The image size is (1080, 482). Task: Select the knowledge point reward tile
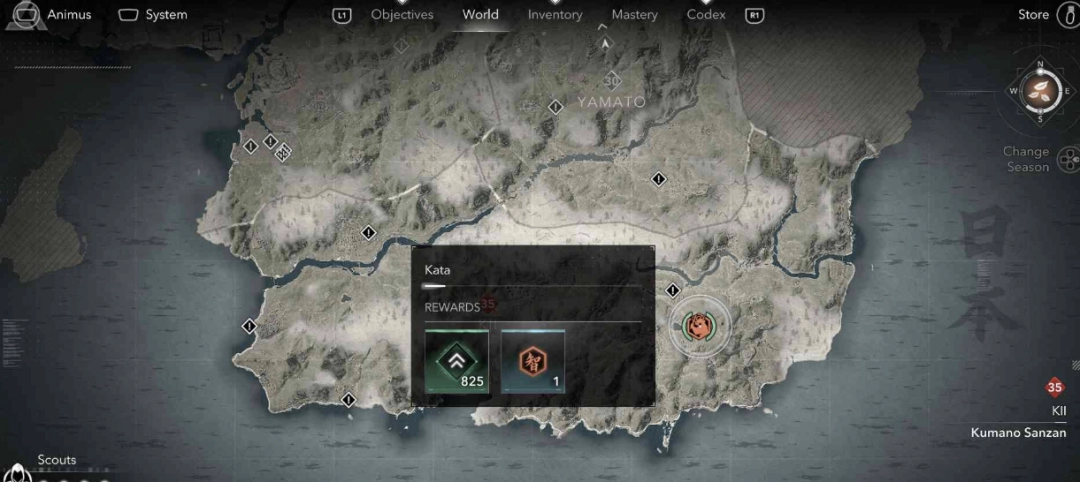pyautogui.click(x=533, y=361)
